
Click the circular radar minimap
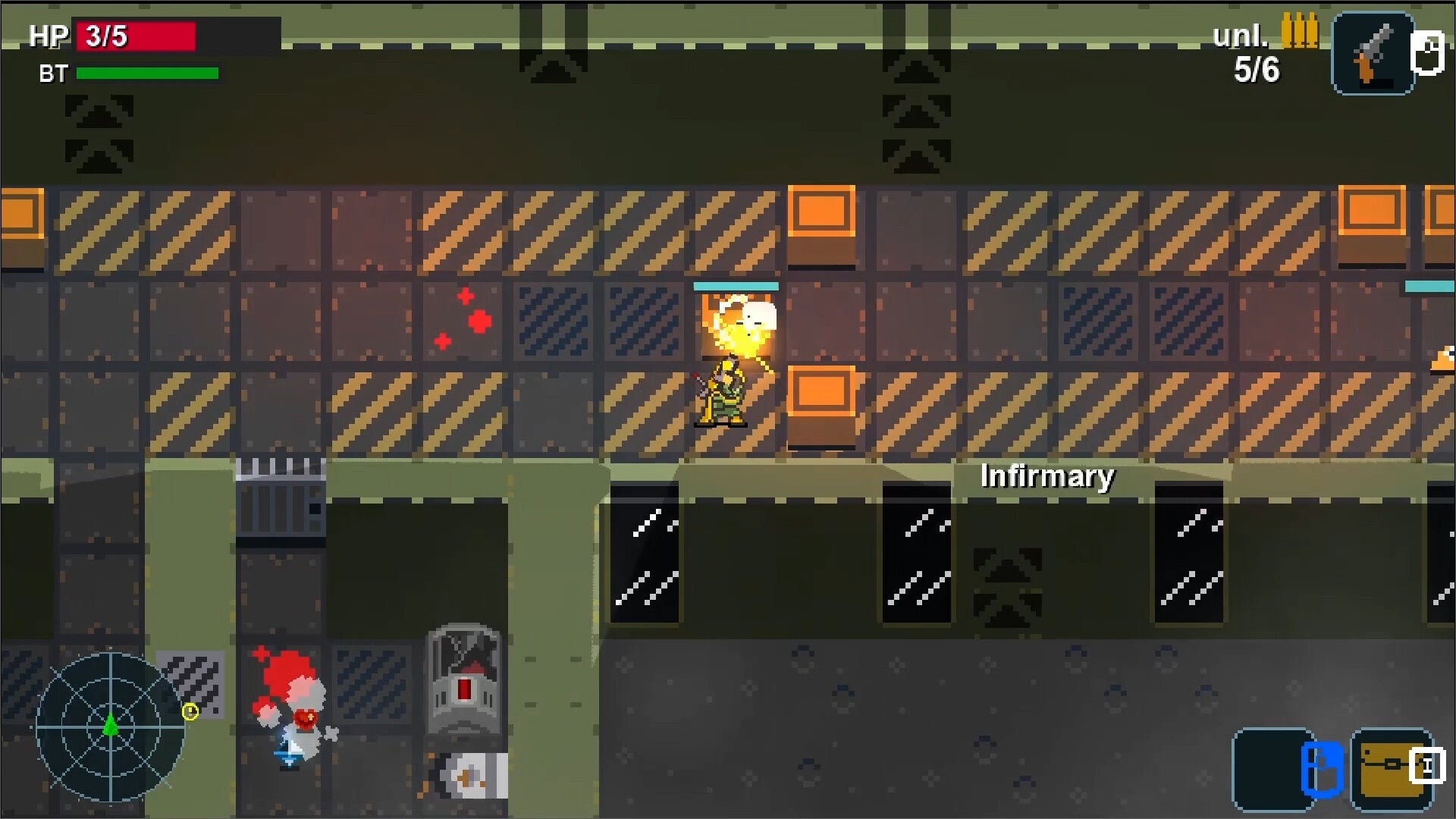(112, 728)
